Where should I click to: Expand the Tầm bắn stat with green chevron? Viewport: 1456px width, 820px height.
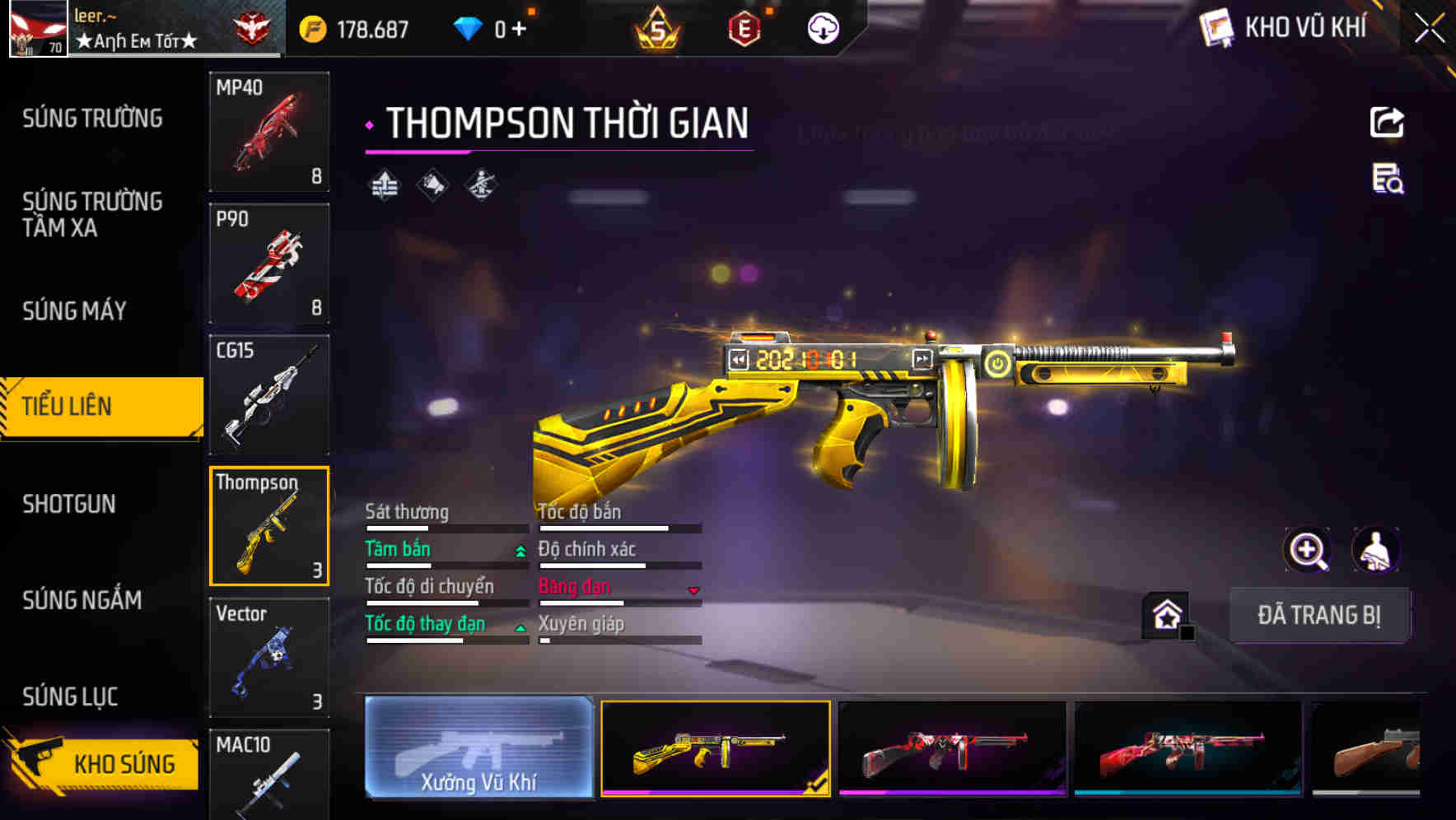pos(520,550)
